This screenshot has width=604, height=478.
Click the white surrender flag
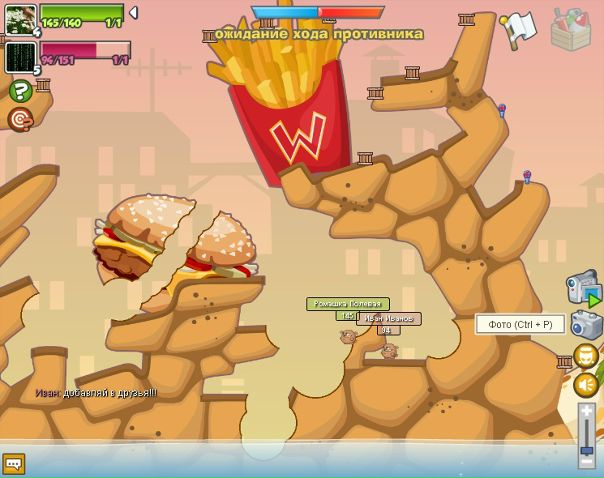(518, 29)
